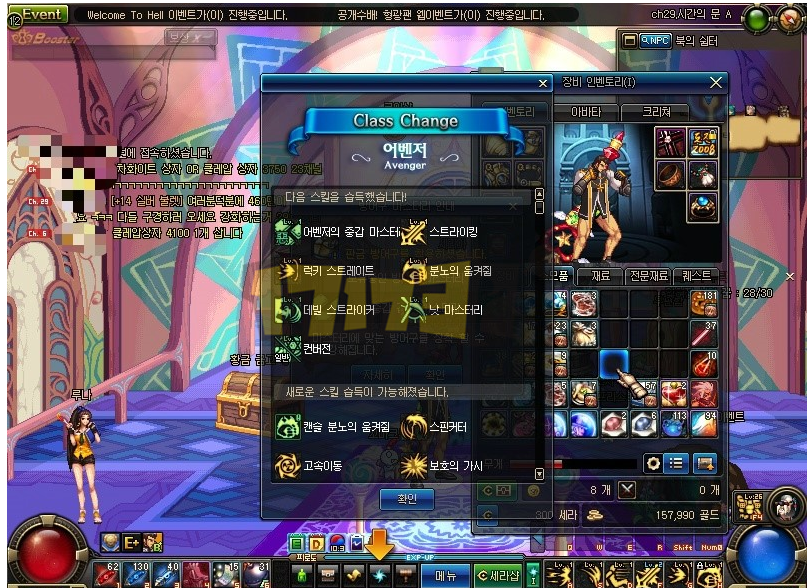Confirm the Class Change dialog with 확인
Screen dimensions: 810x588
406,498
